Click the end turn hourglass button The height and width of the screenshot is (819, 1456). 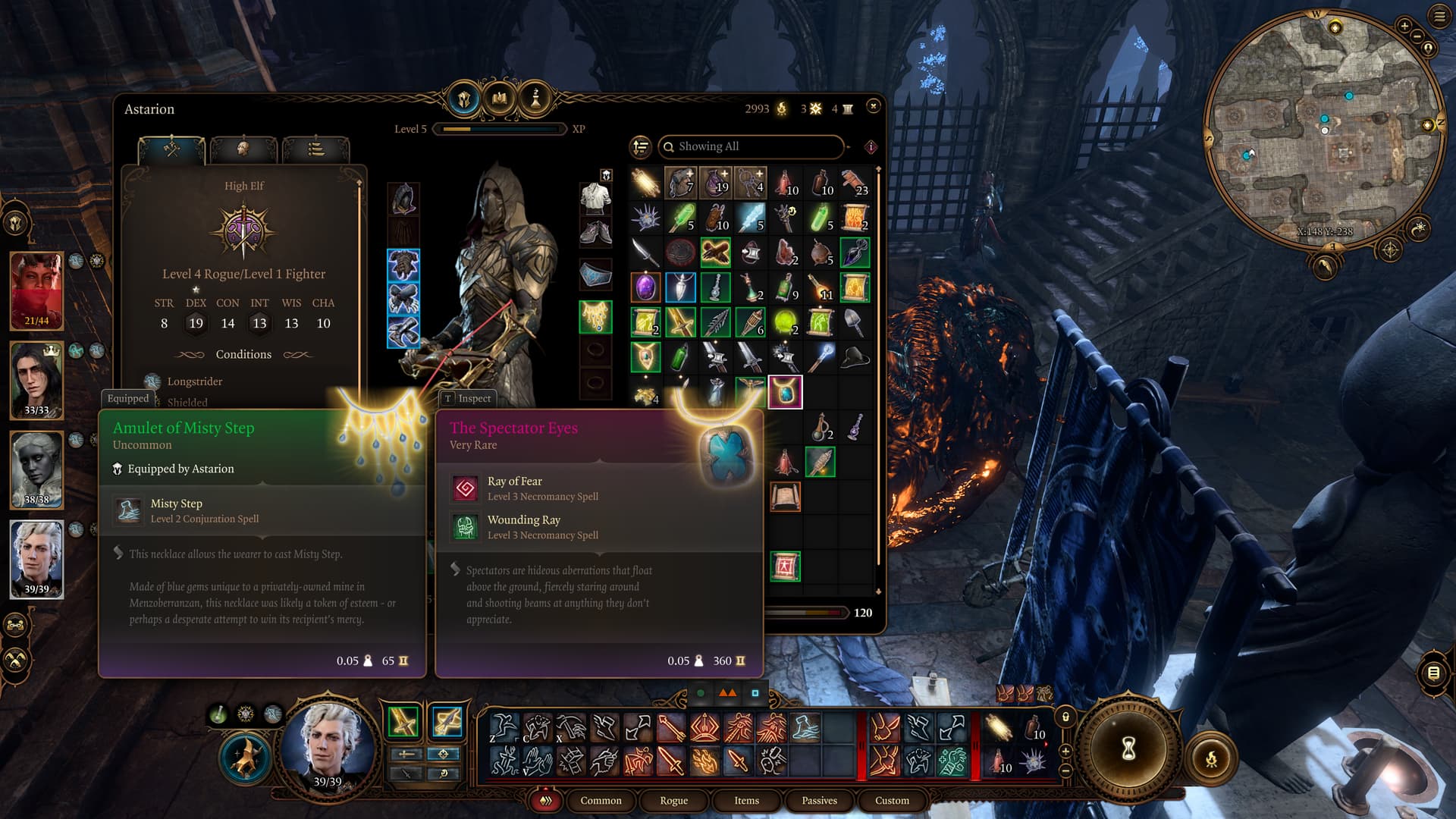tap(1128, 749)
